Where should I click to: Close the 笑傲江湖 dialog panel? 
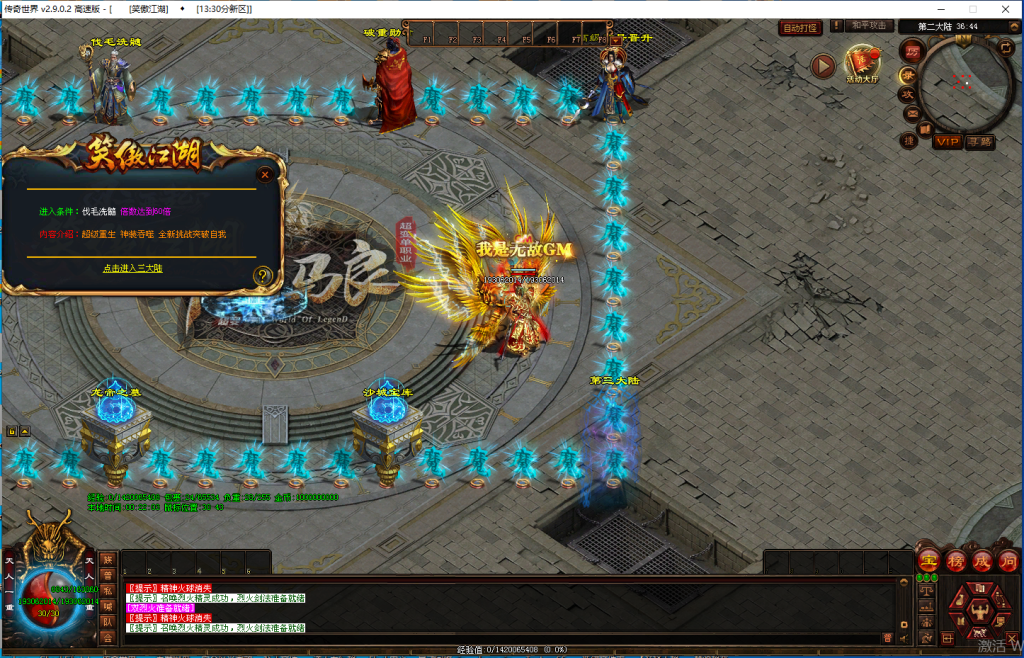pyautogui.click(x=265, y=174)
